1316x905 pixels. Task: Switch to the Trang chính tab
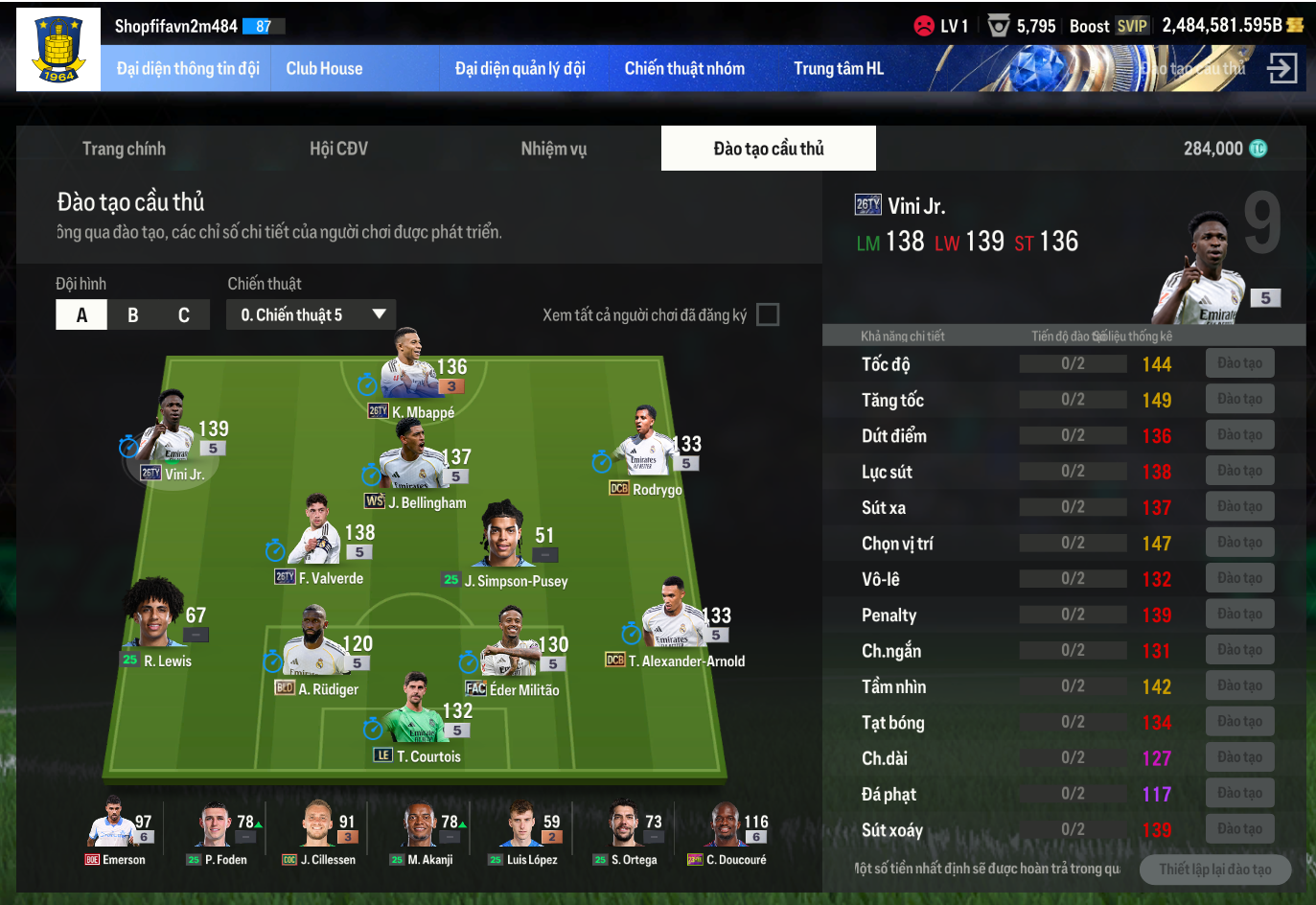point(124,149)
